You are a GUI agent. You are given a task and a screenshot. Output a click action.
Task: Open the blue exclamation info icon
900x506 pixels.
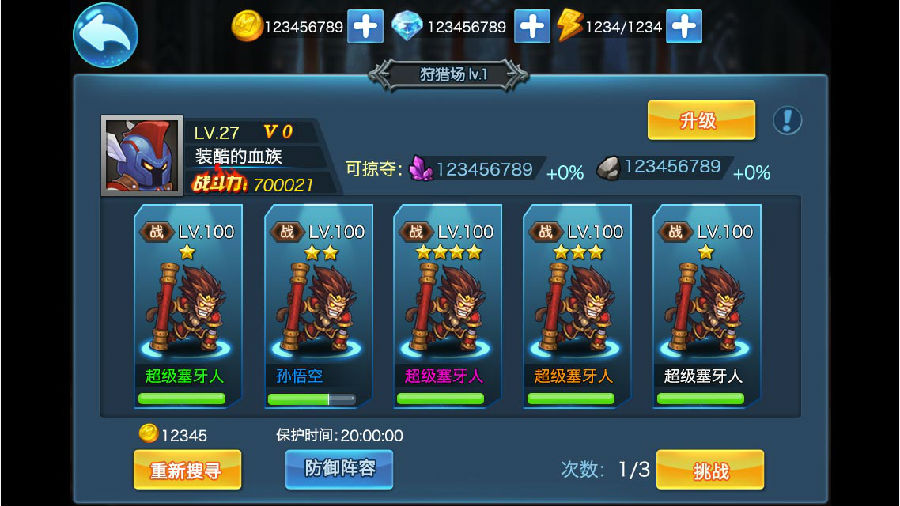(x=787, y=121)
